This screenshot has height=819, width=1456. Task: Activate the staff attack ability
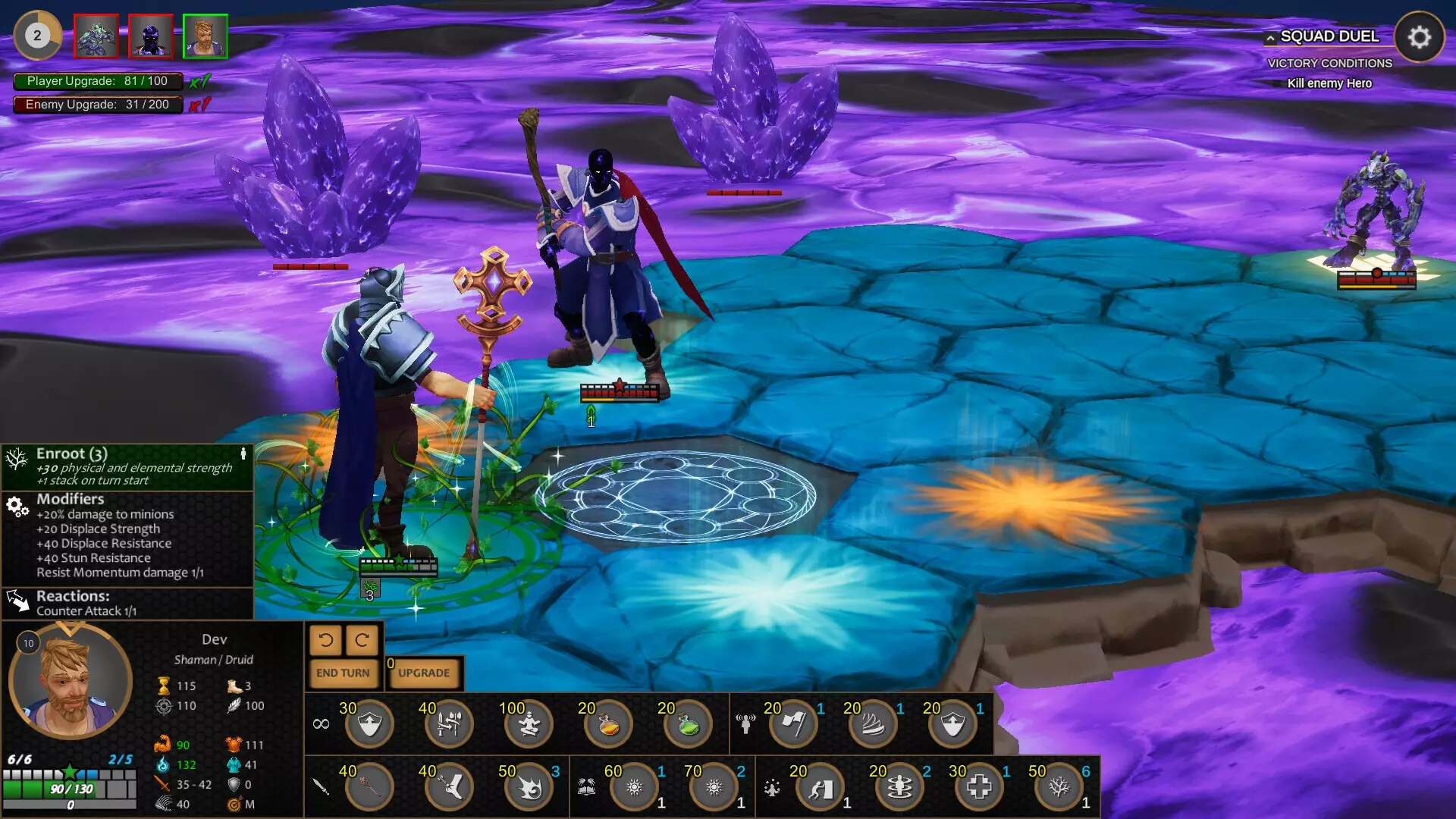coord(369,788)
